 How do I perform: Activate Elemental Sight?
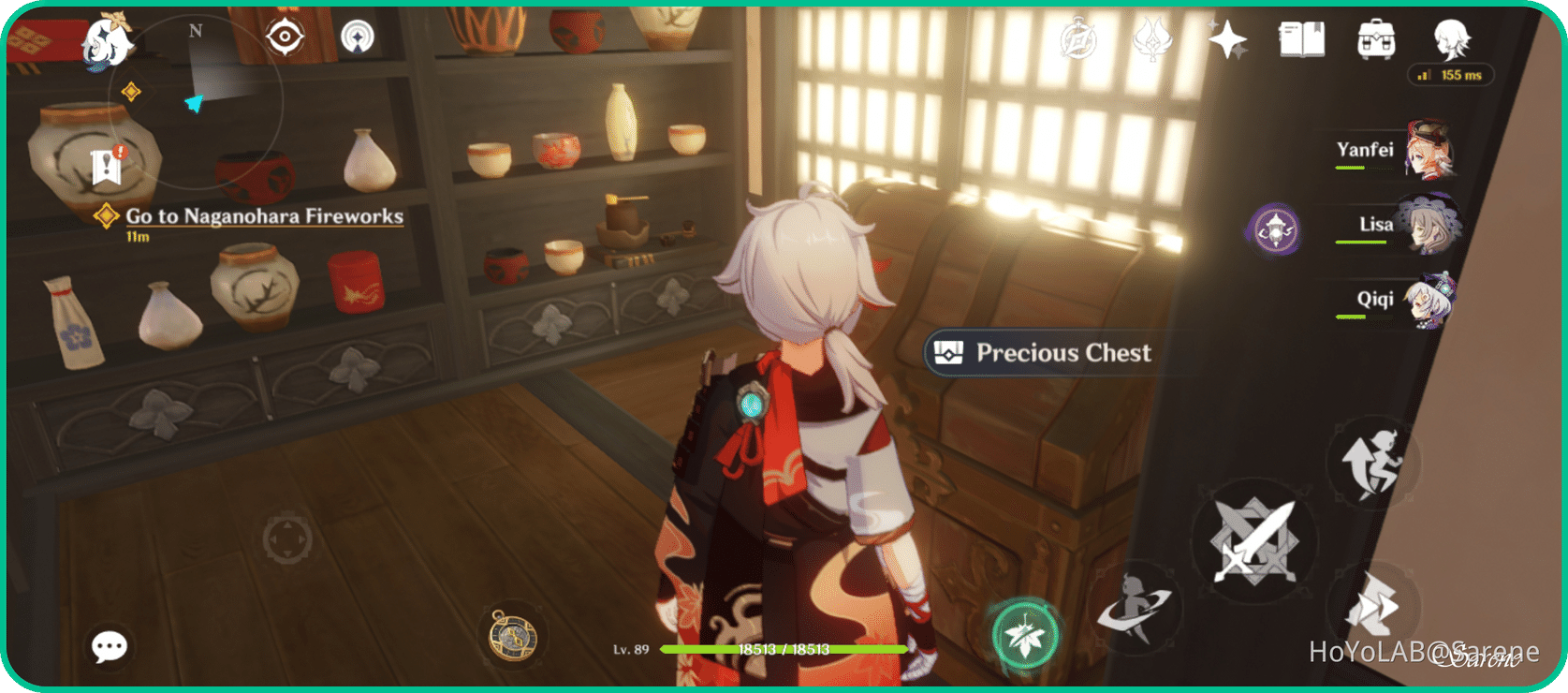point(286,36)
